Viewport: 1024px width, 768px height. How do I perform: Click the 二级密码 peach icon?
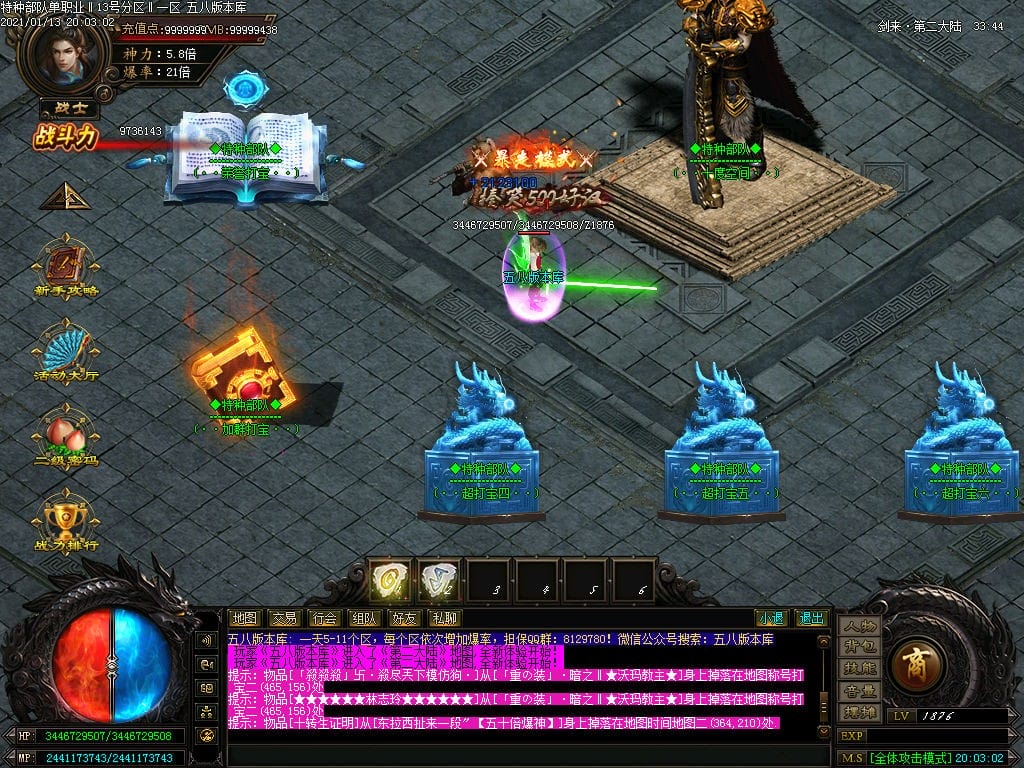click(66, 434)
